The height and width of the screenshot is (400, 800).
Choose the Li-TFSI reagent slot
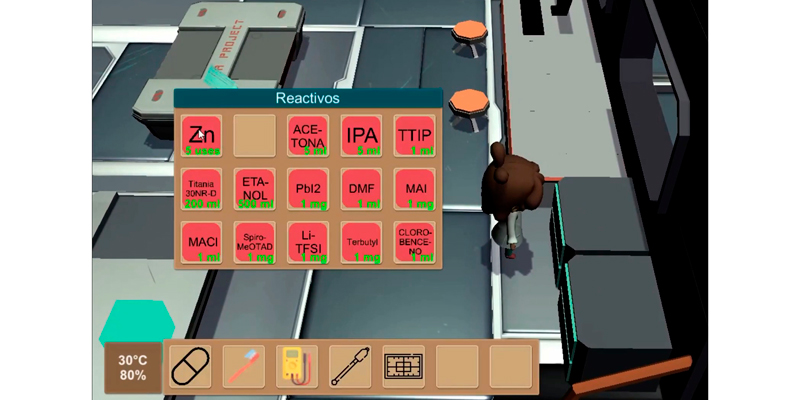tap(308, 241)
